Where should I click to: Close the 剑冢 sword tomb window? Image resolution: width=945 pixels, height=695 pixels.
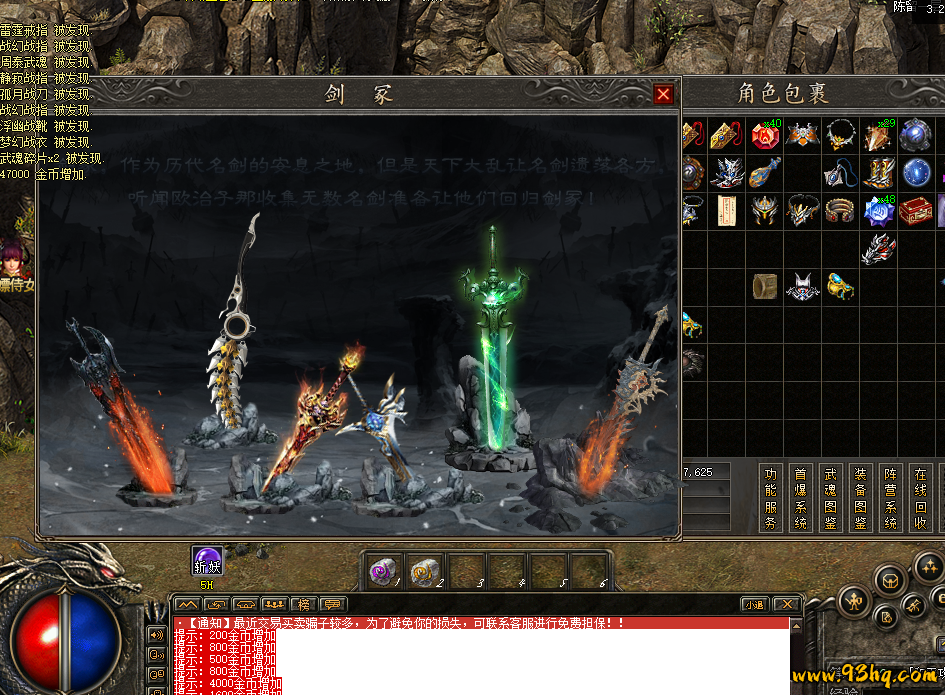pos(663,94)
